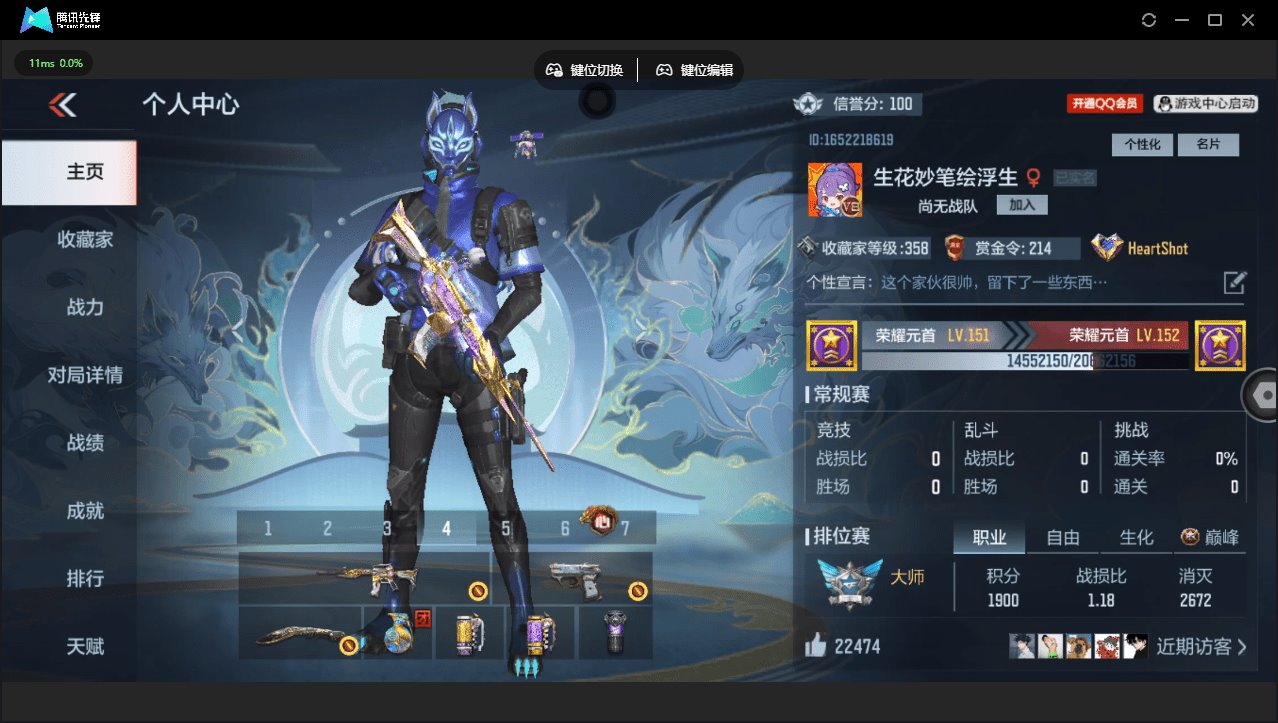Image resolution: width=1278 pixels, height=723 pixels.
Task: Select the 战力 menu entry
Action: tap(85, 307)
